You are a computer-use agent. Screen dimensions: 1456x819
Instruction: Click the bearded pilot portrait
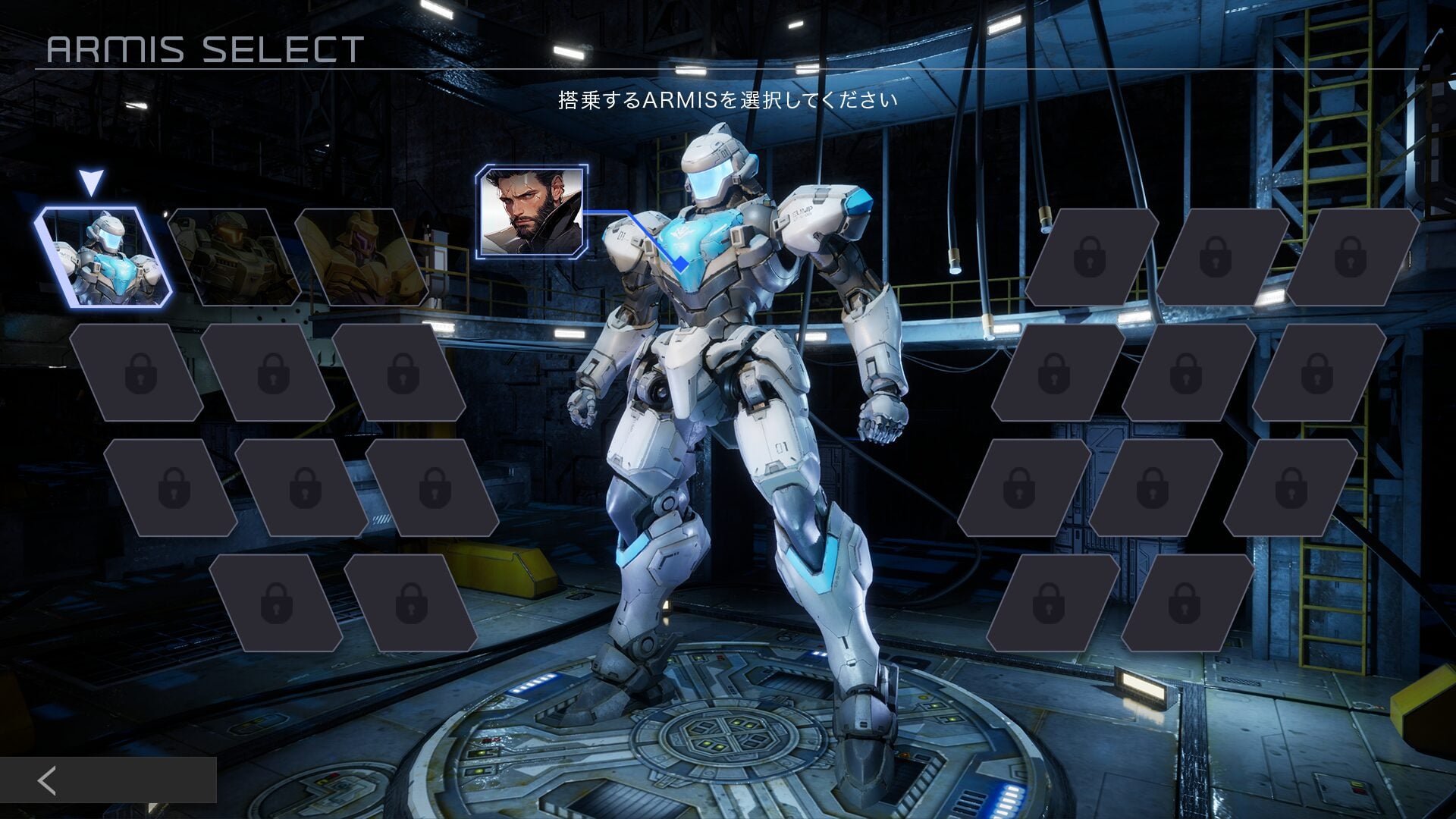[x=531, y=211]
